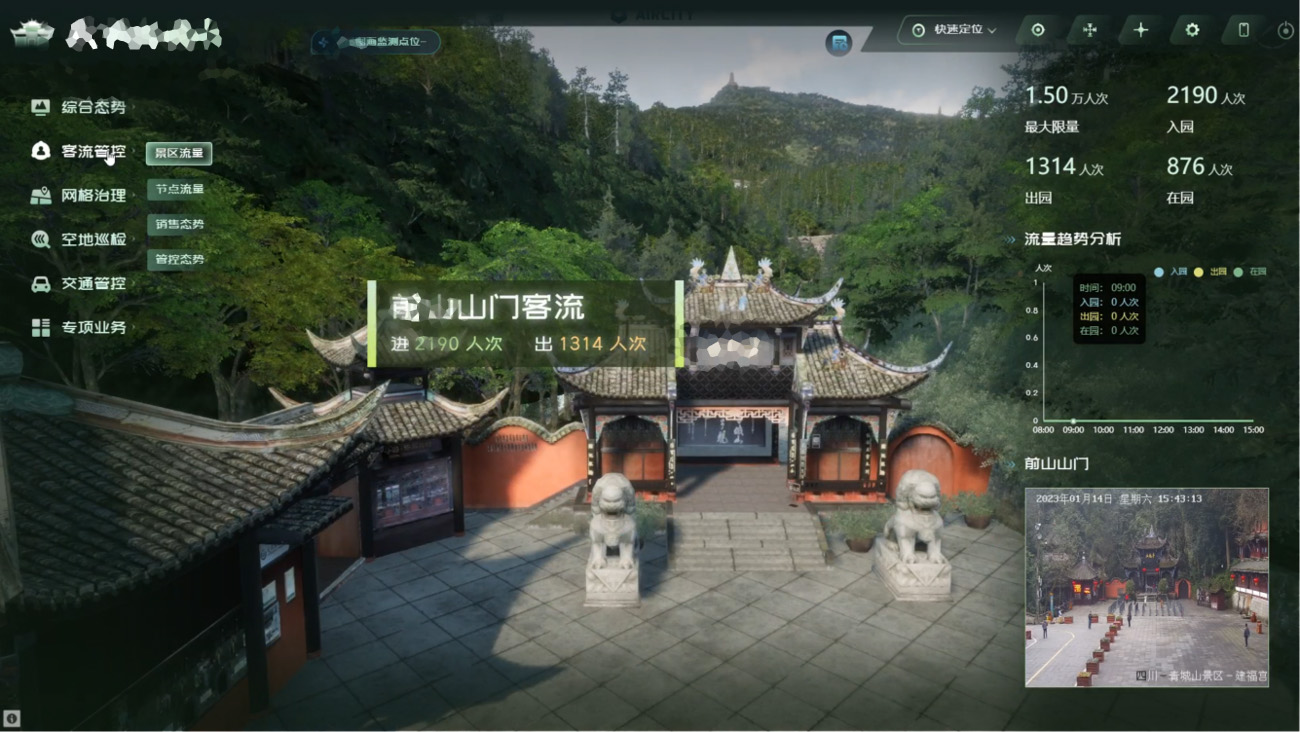Click the target locate icon in toolbar
Screen dimensions: 1300x732
1038,30
